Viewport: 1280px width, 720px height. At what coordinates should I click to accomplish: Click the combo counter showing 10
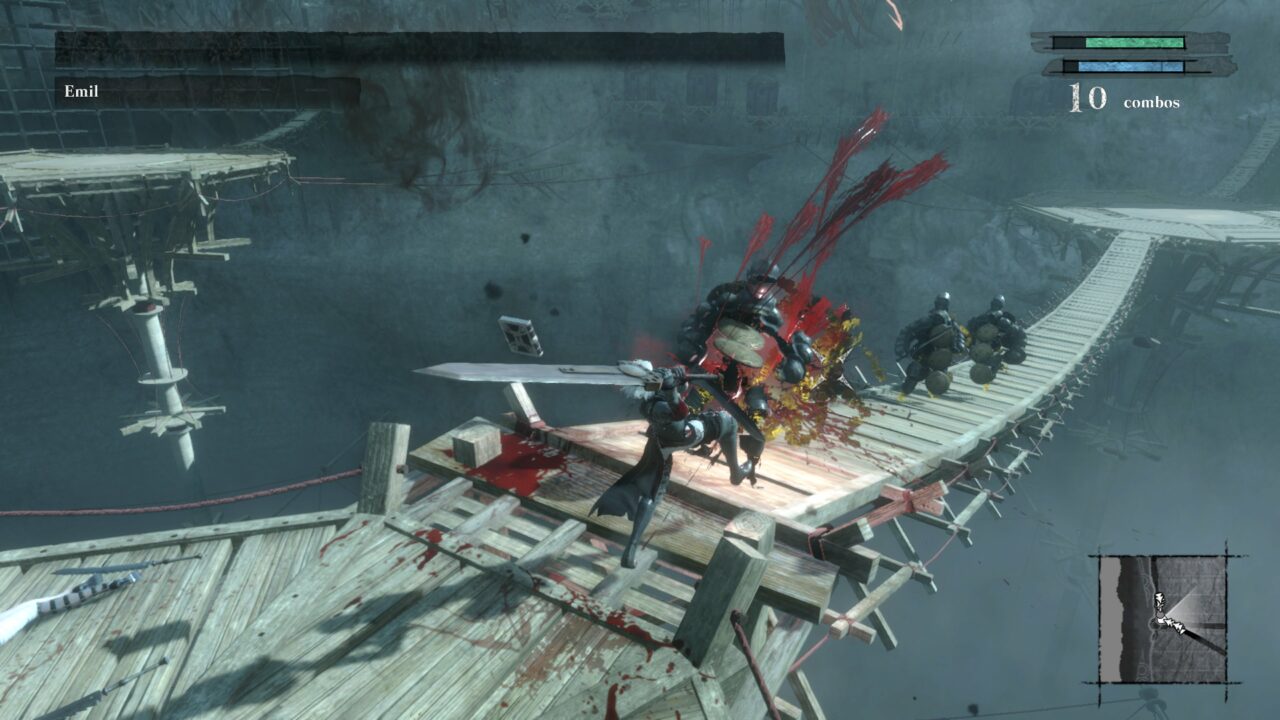[x=1090, y=98]
